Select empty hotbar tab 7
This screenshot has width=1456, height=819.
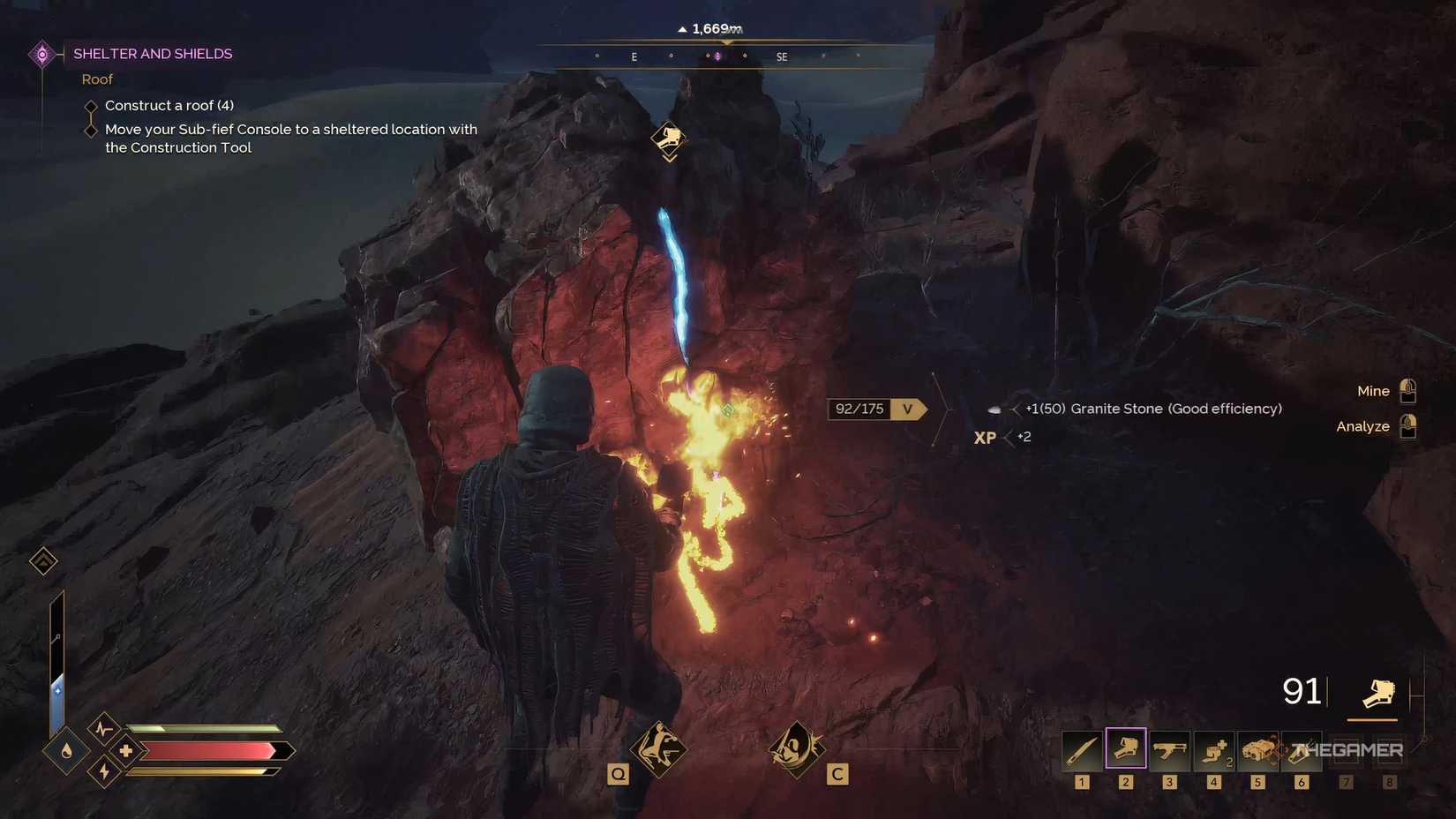1345,748
